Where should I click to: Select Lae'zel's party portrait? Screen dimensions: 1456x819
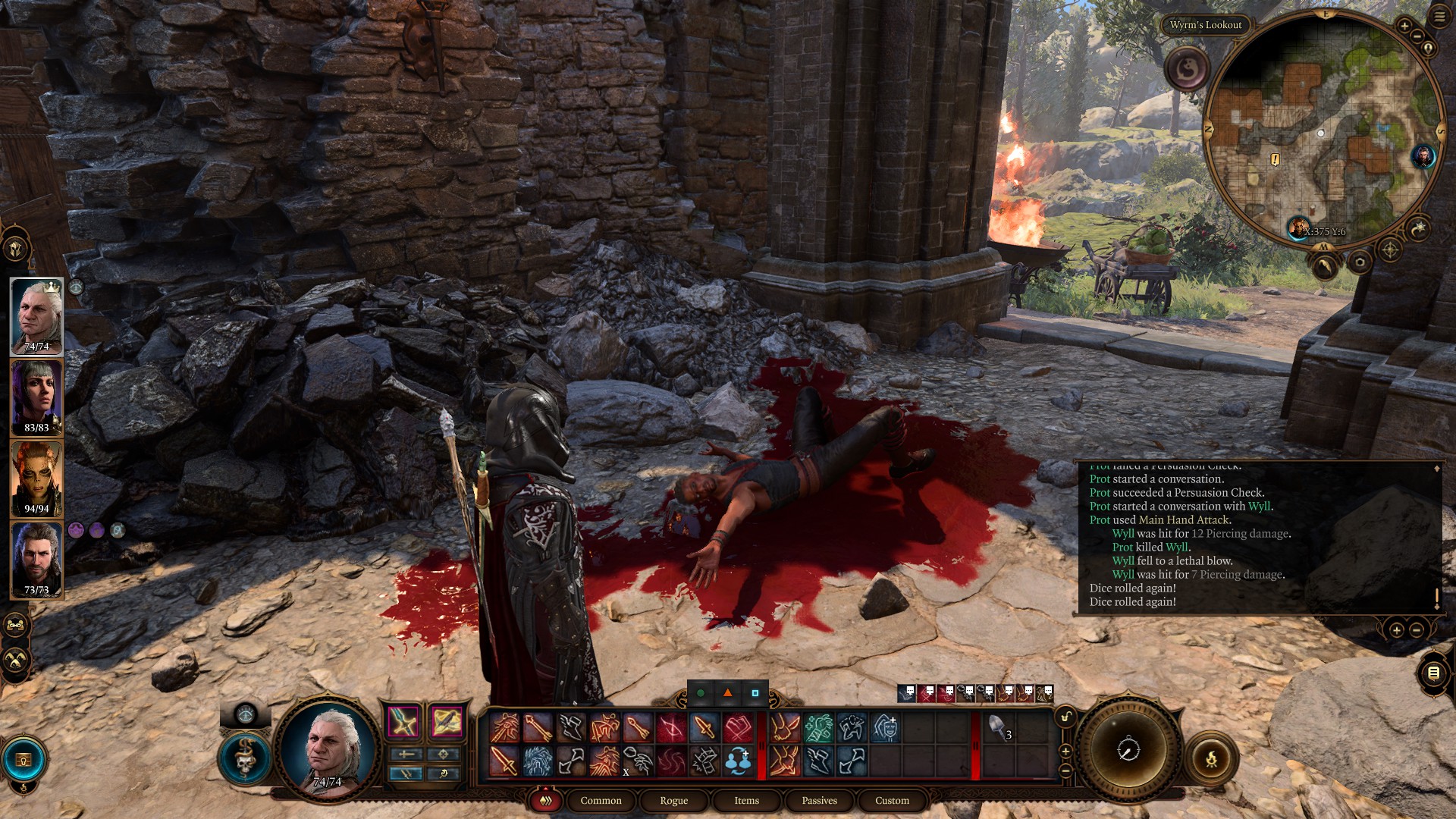pyautogui.click(x=36, y=479)
